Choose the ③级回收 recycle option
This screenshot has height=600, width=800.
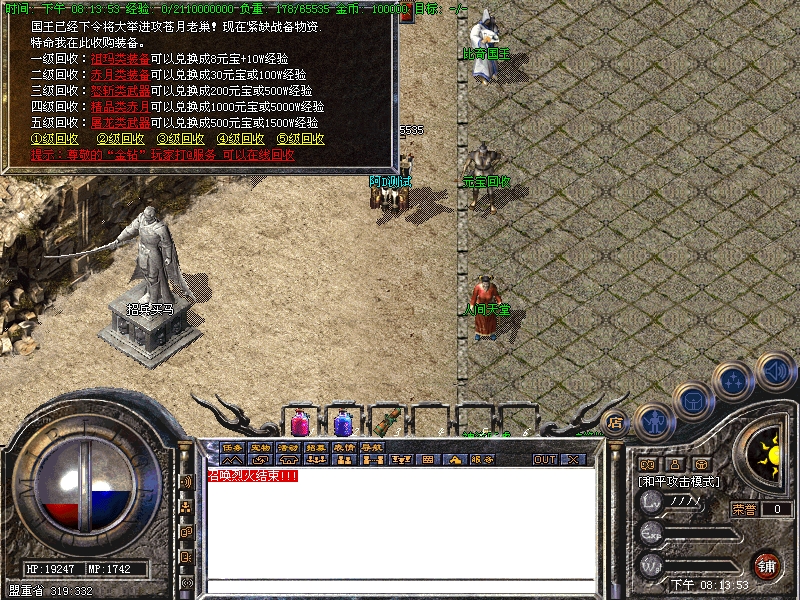point(181,139)
